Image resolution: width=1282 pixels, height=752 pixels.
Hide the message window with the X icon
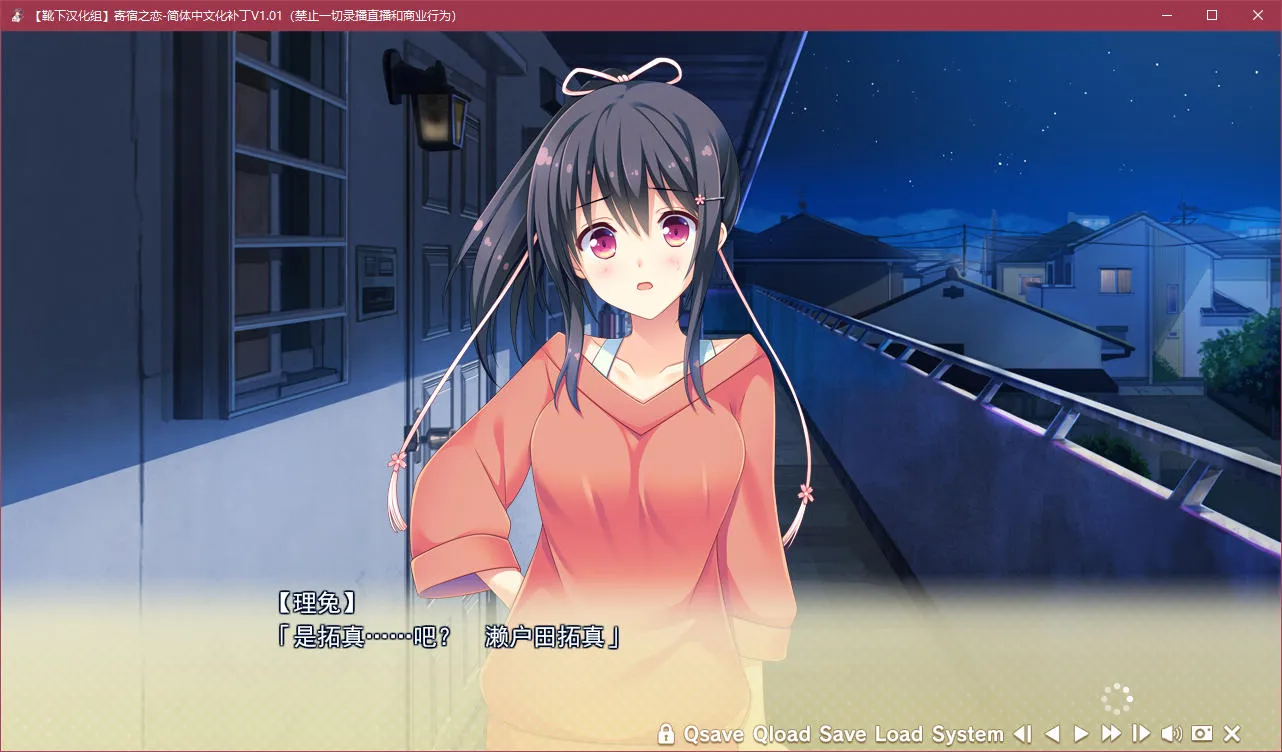pyautogui.click(x=1232, y=734)
